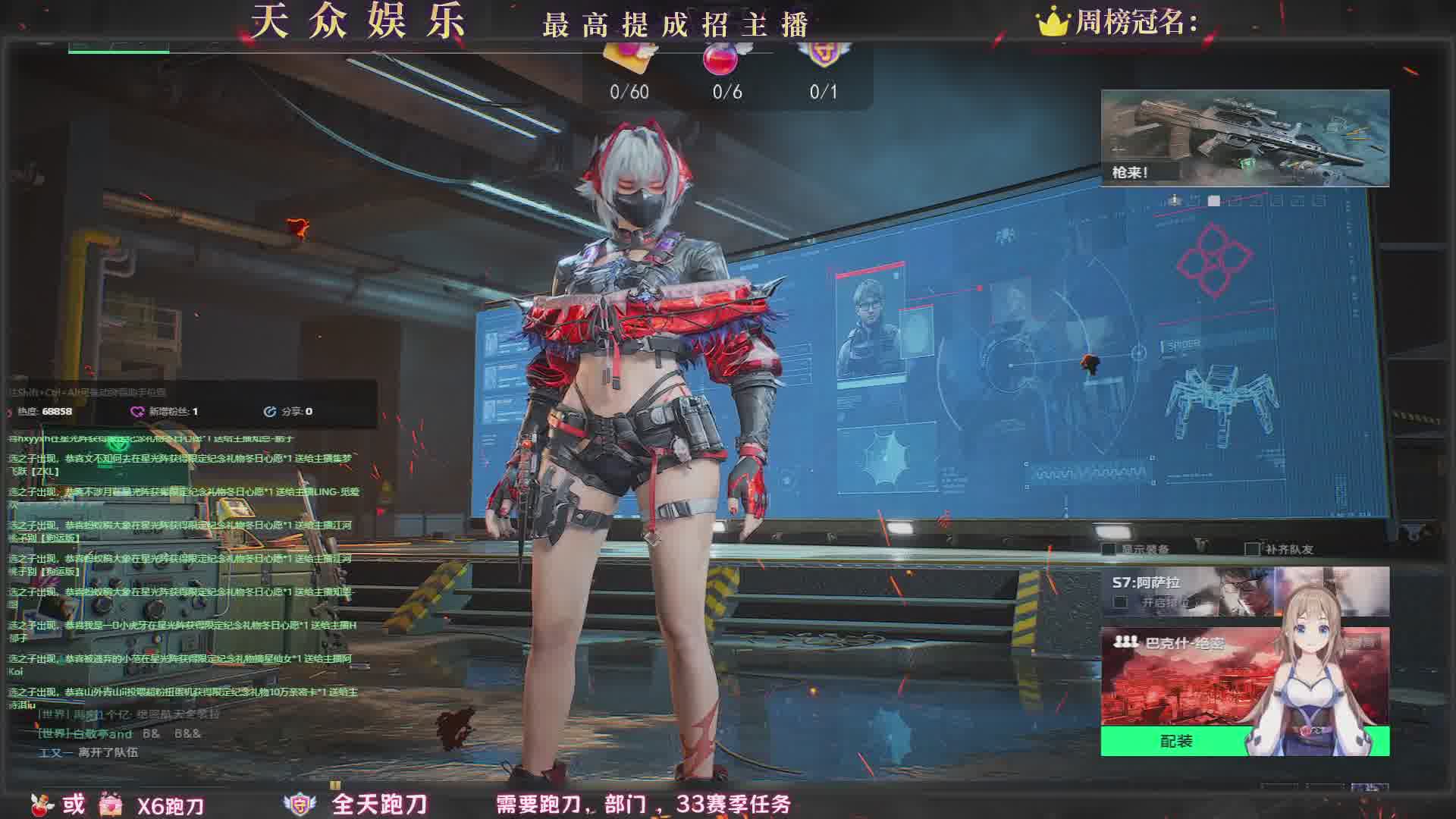The height and width of the screenshot is (819, 1456).
Task: Click the 分享 share icon in stream overlay
Action: [x=269, y=411]
